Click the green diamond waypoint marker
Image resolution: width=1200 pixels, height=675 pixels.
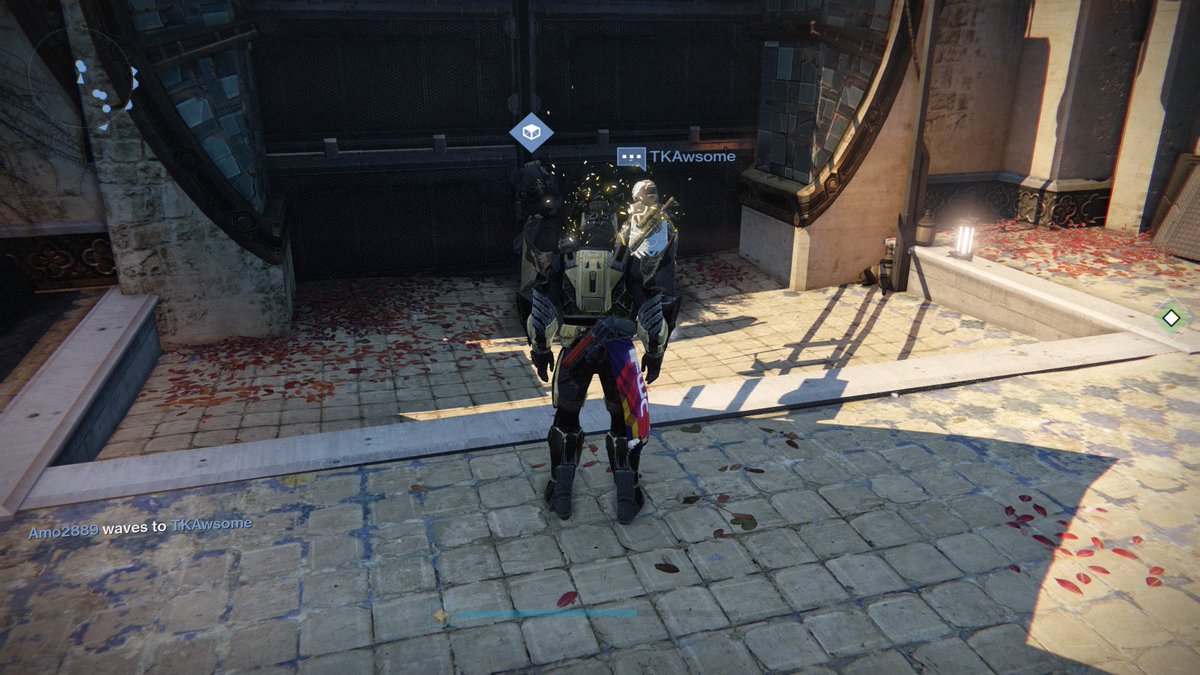click(1171, 319)
